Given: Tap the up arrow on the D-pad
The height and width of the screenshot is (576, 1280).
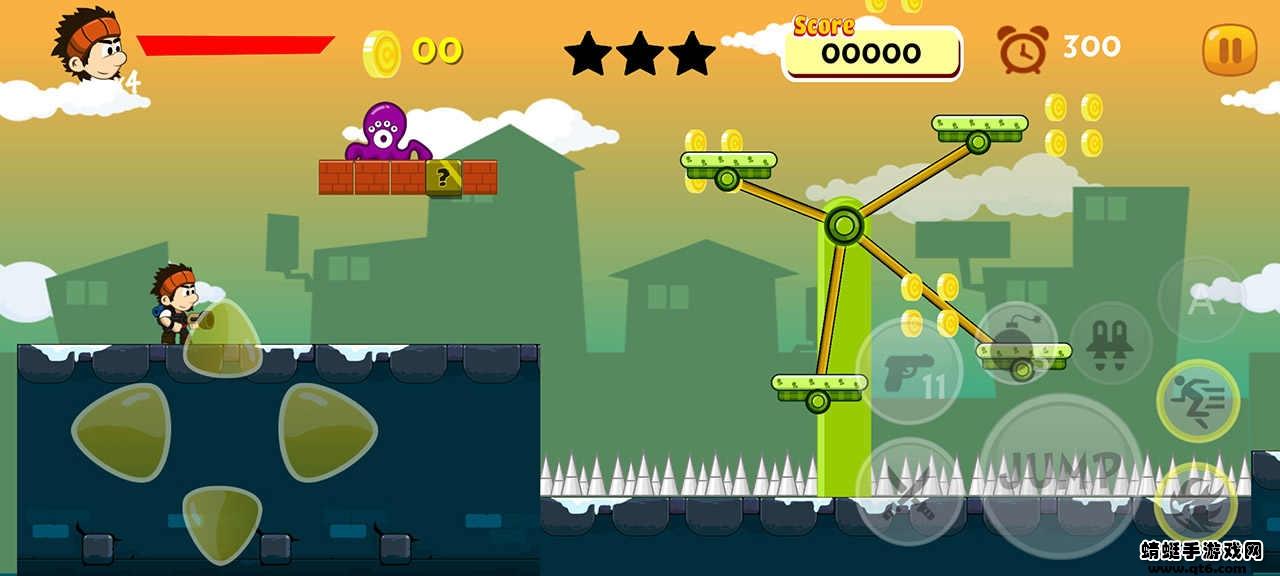Looking at the screenshot, I should (x=222, y=338).
